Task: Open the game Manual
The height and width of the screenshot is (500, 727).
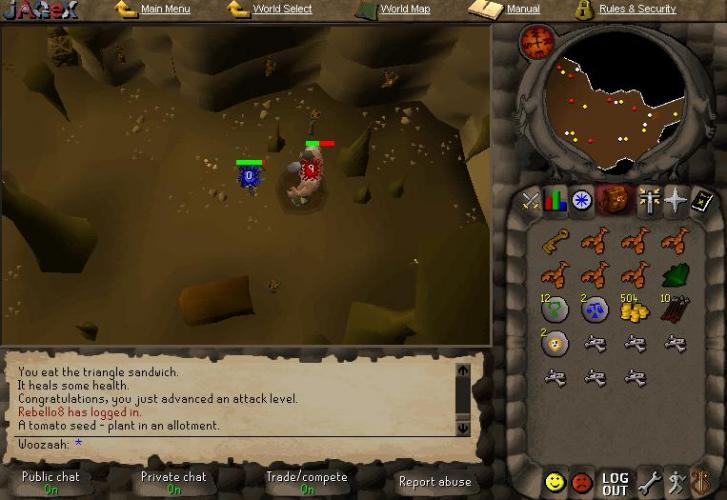Action: click(x=522, y=9)
